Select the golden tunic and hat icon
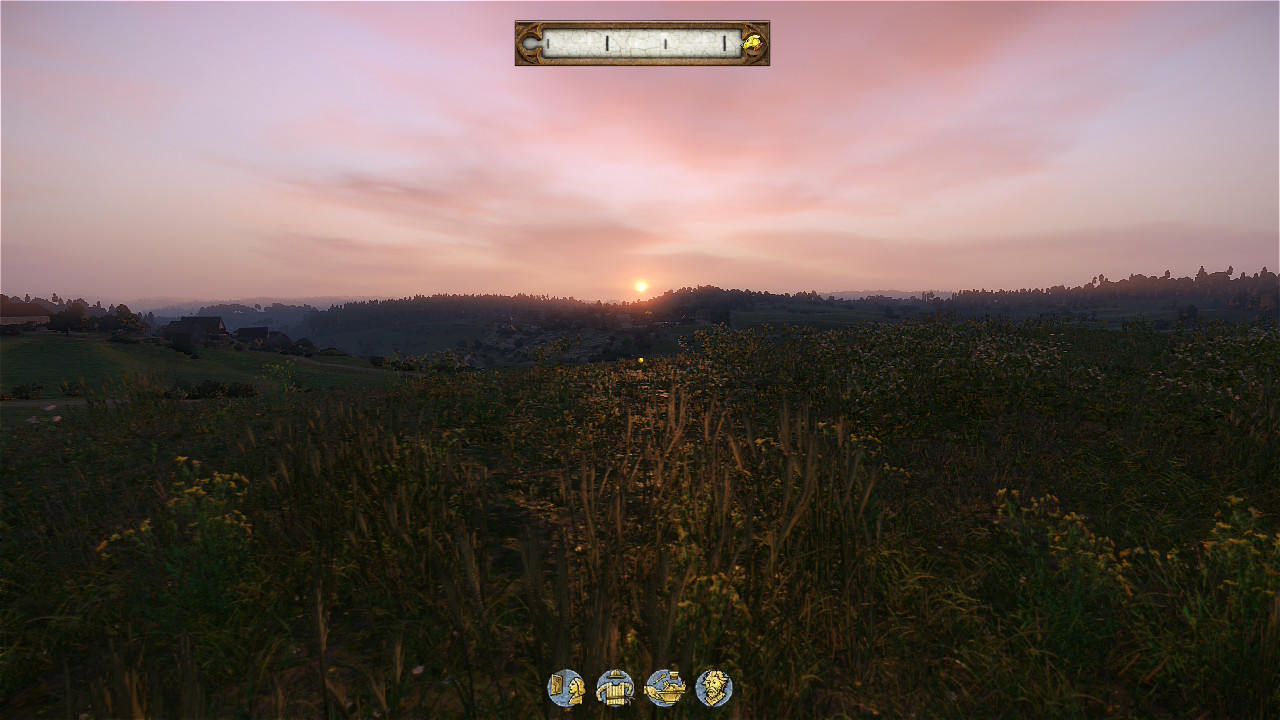The width and height of the screenshot is (1280, 720). pyautogui.click(x=615, y=688)
